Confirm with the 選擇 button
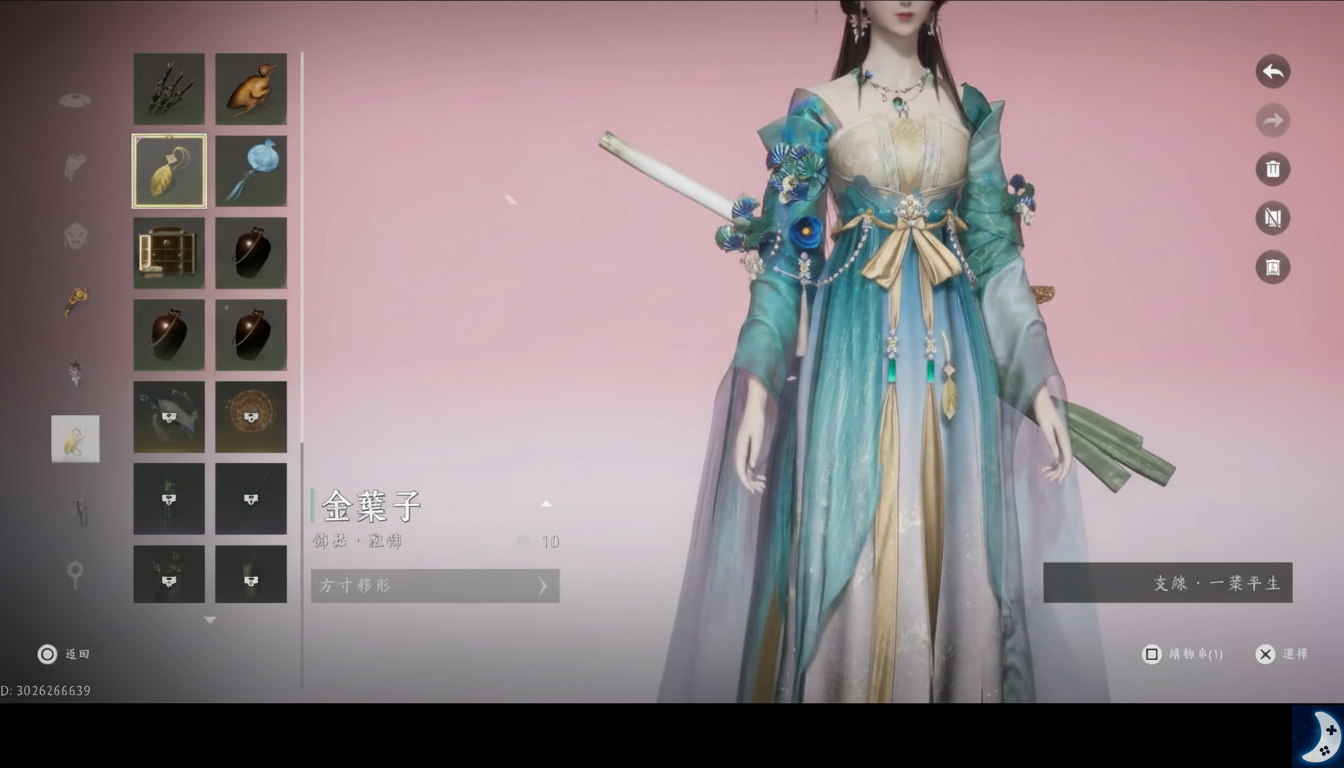 click(x=1283, y=654)
